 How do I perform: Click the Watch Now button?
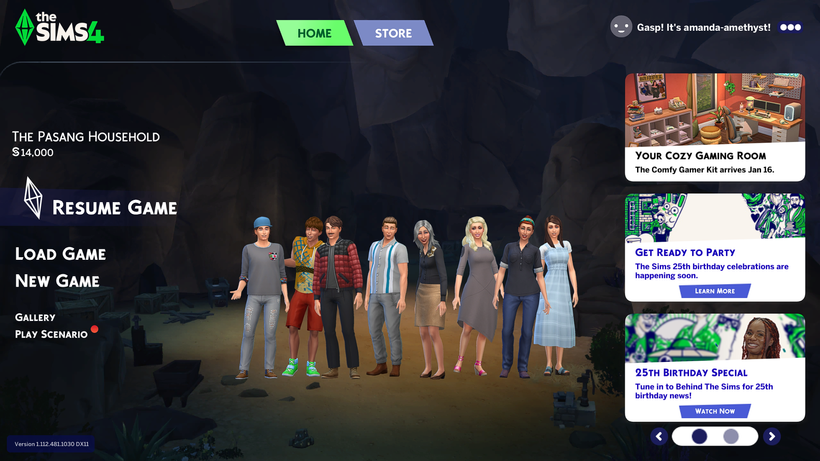(x=714, y=411)
